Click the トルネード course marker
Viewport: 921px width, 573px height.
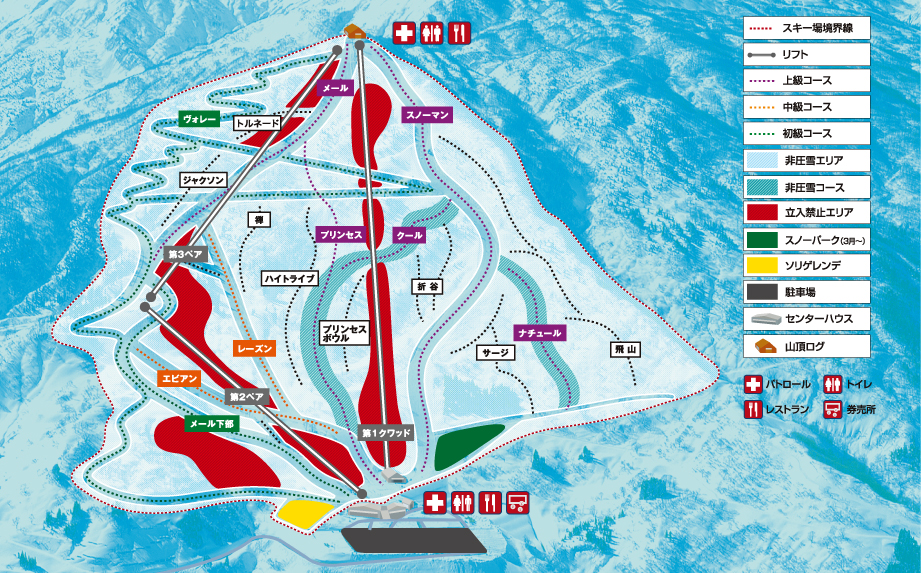pos(258,124)
